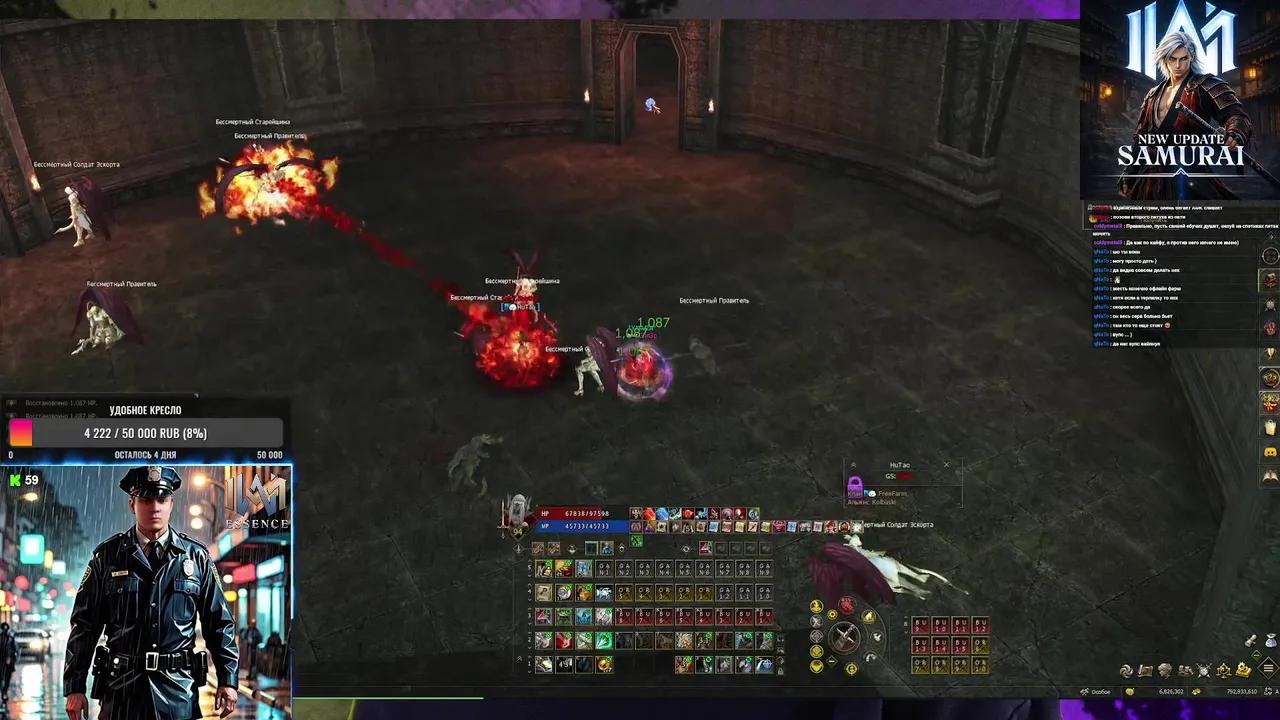Click the gold coin icon in the currency bar

(x=1130, y=691)
